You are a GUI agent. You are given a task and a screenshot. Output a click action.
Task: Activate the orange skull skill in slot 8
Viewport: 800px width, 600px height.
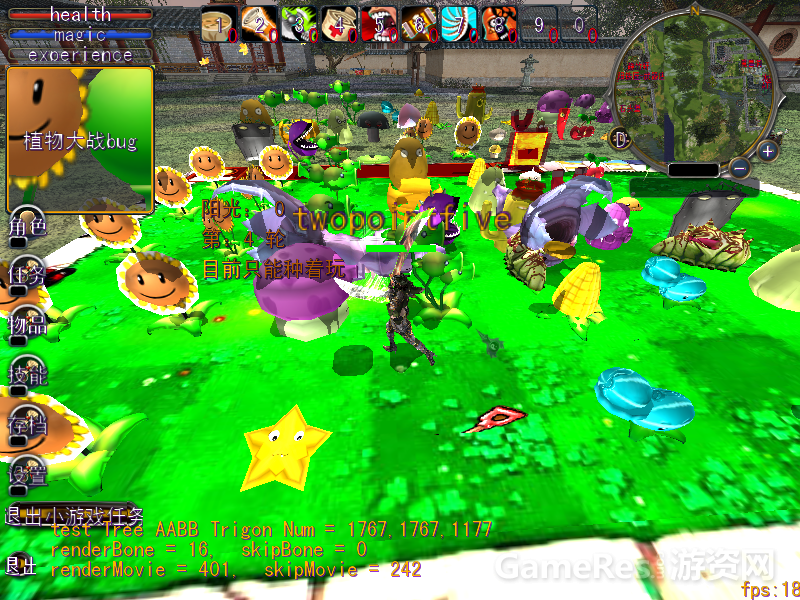click(499, 24)
